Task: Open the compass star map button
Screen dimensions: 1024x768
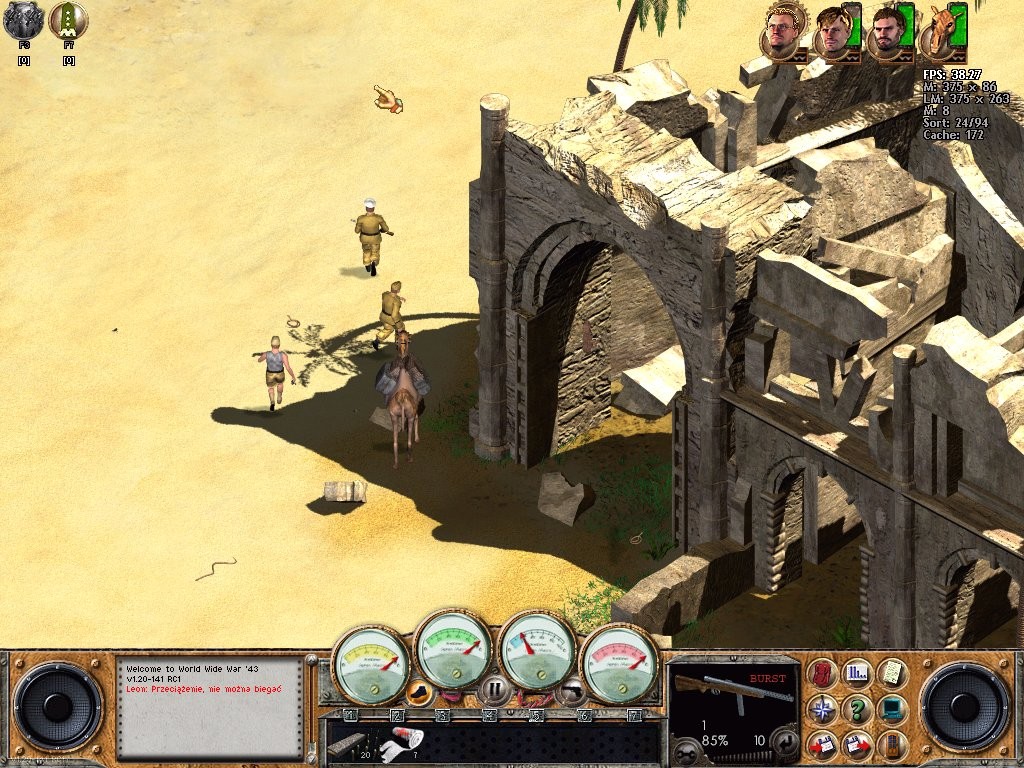Action: click(x=822, y=710)
